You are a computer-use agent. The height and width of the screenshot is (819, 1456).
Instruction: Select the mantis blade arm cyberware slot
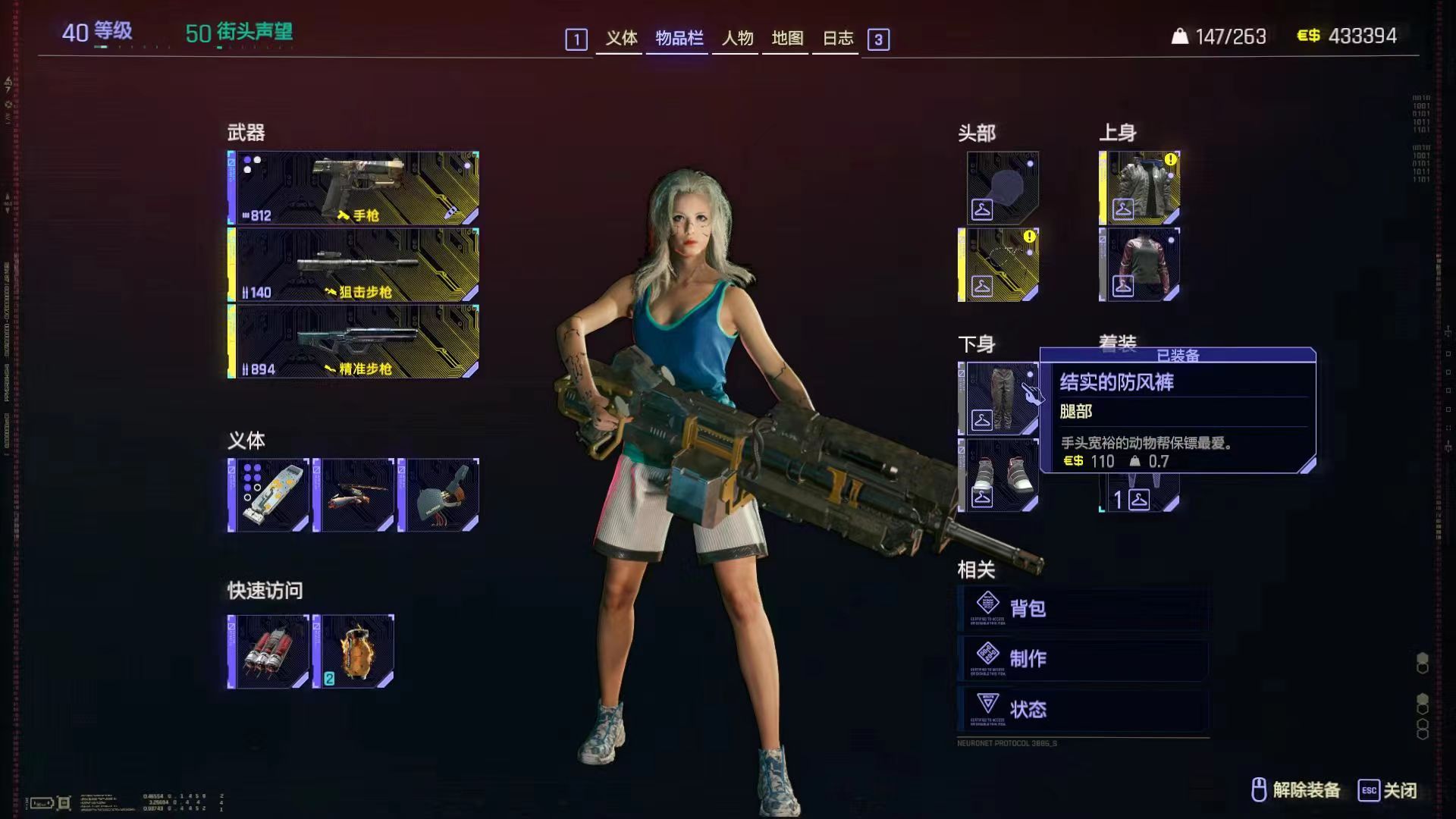click(354, 495)
